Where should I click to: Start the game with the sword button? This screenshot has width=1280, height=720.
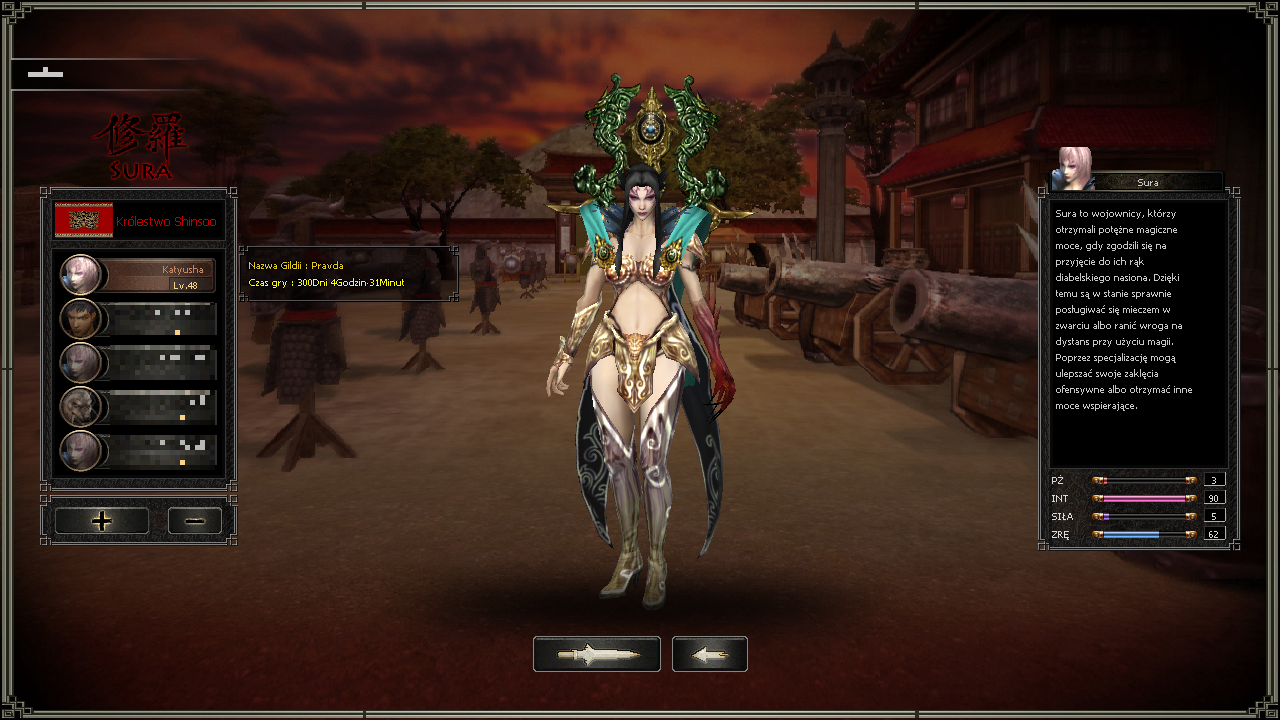596,654
